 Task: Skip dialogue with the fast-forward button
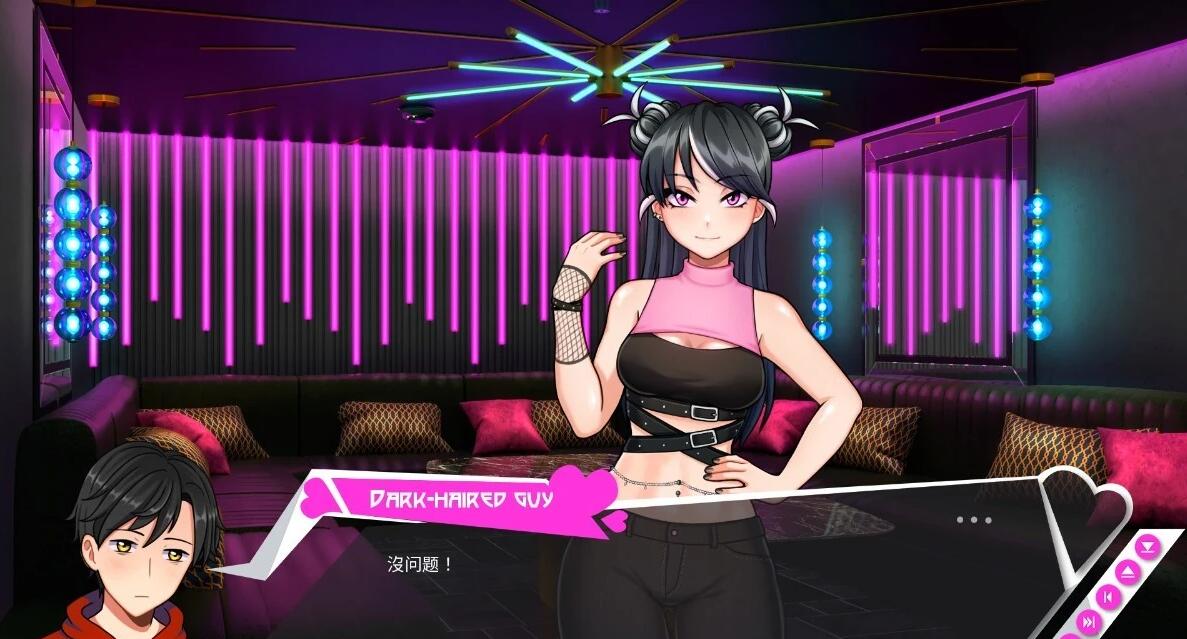[x=1087, y=622]
